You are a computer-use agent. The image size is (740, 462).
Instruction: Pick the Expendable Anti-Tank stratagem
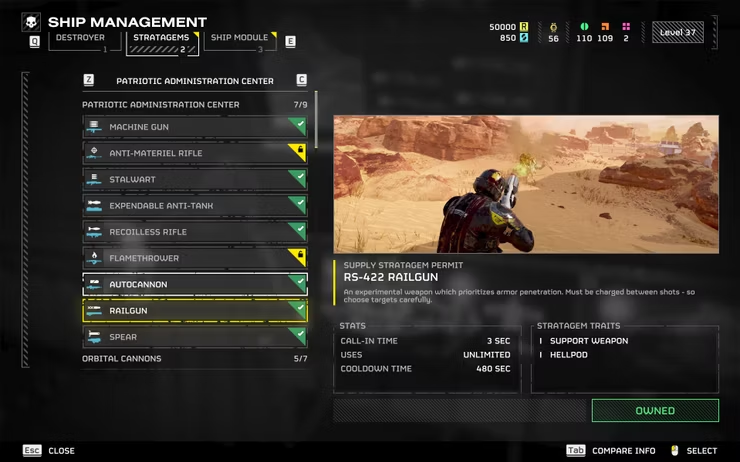pyautogui.click(x=194, y=206)
